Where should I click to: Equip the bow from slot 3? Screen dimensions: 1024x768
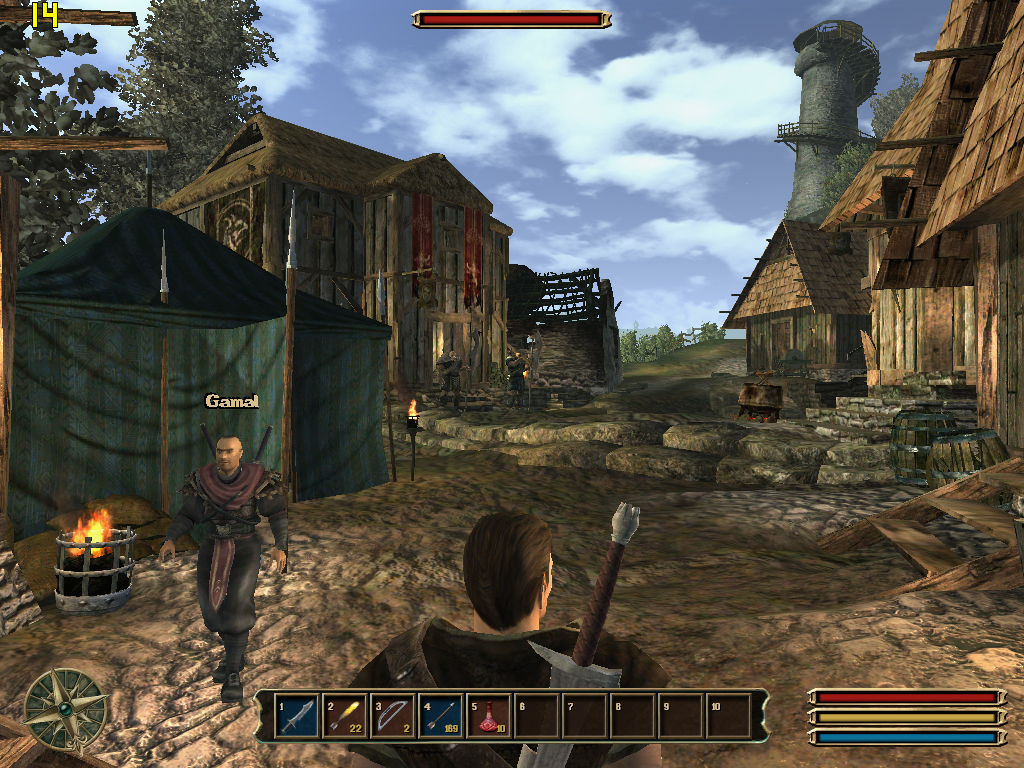(393, 716)
